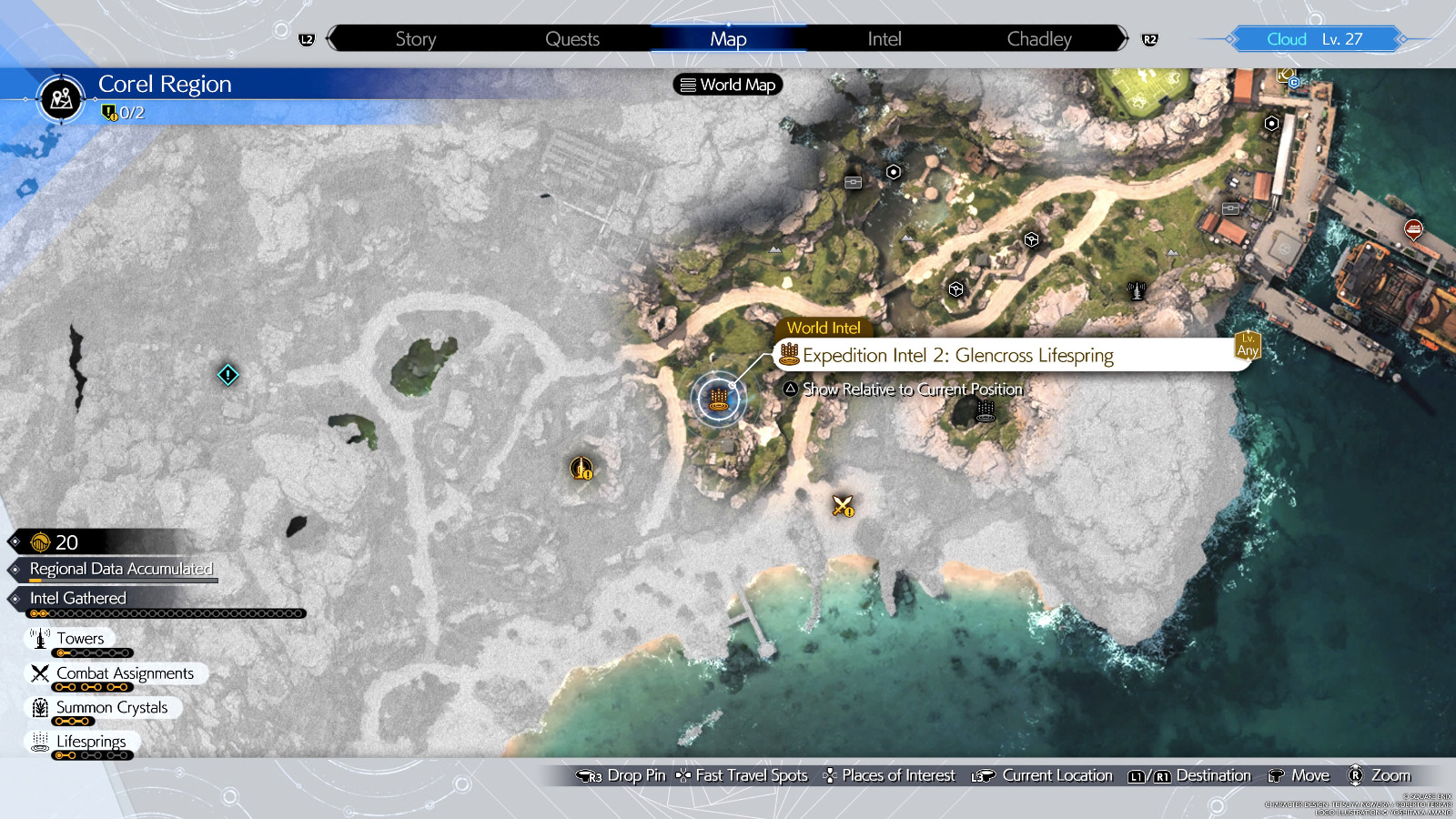Select the Glencross Lifespring icon on the map
The width and height of the screenshot is (1456, 819).
tap(718, 398)
